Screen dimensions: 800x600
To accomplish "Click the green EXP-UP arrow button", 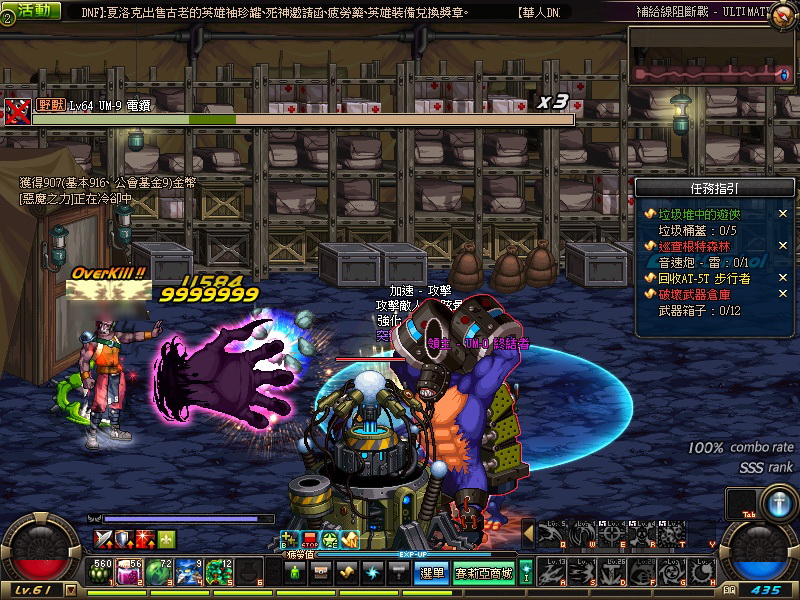I will click(x=526, y=573).
